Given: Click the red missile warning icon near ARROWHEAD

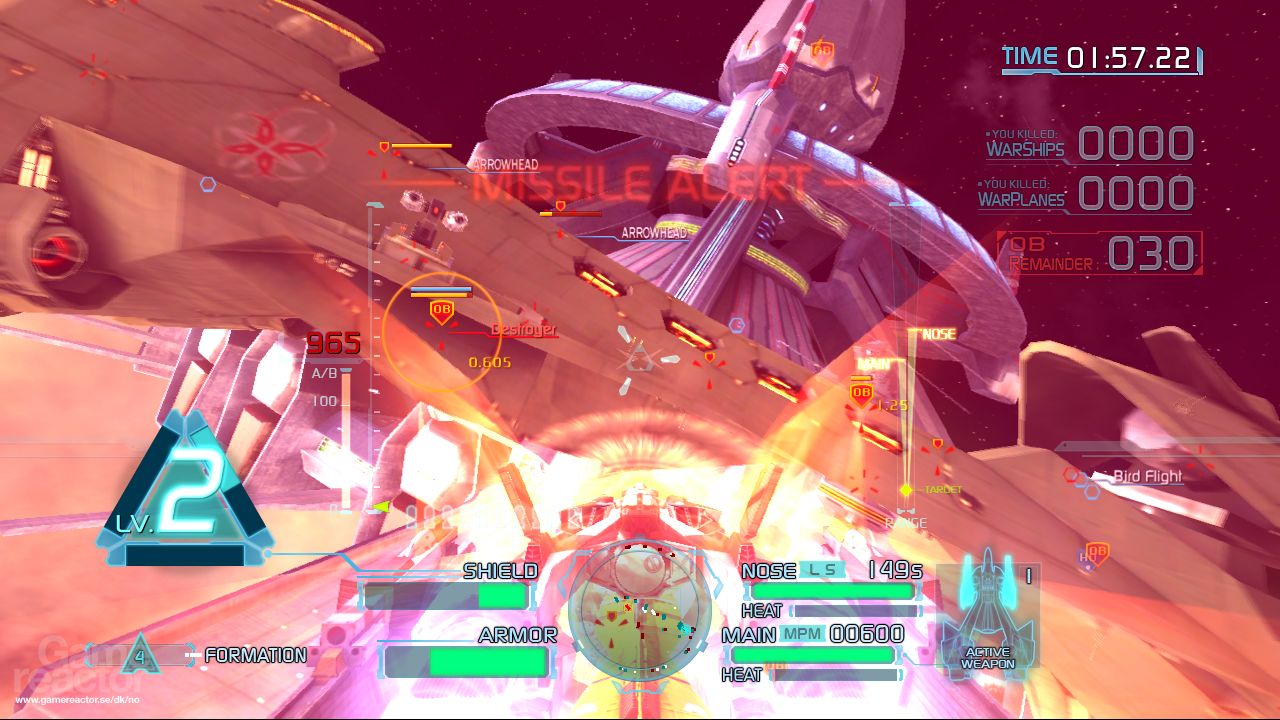Looking at the screenshot, I should (383, 147).
